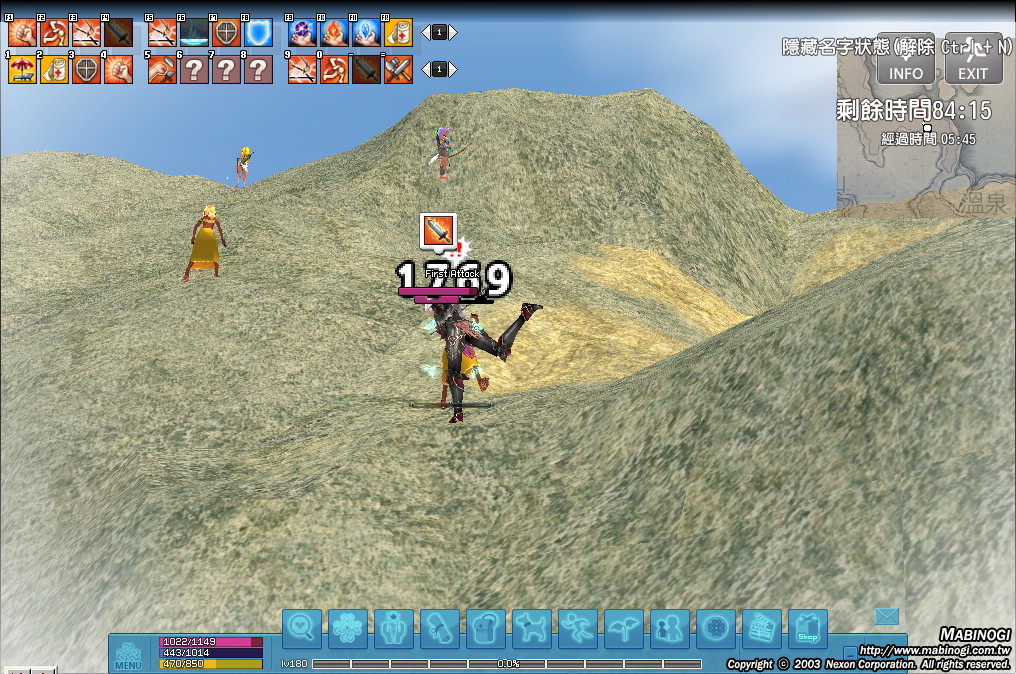Use the bandage first aid slot on hotkey 2
This screenshot has width=1016, height=674.
click(x=54, y=69)
